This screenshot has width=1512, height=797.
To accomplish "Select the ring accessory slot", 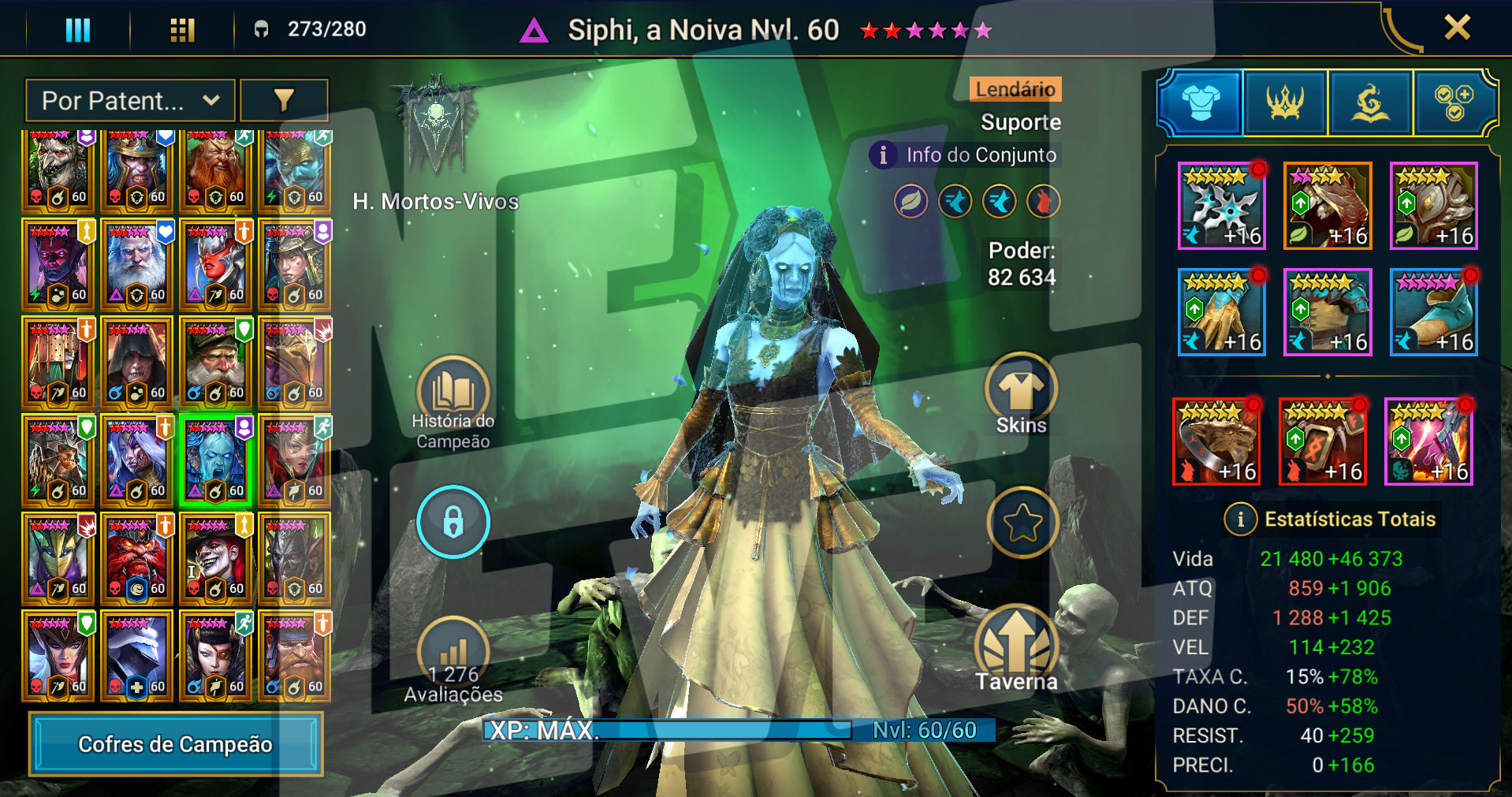I will (x=1216, y=441).
